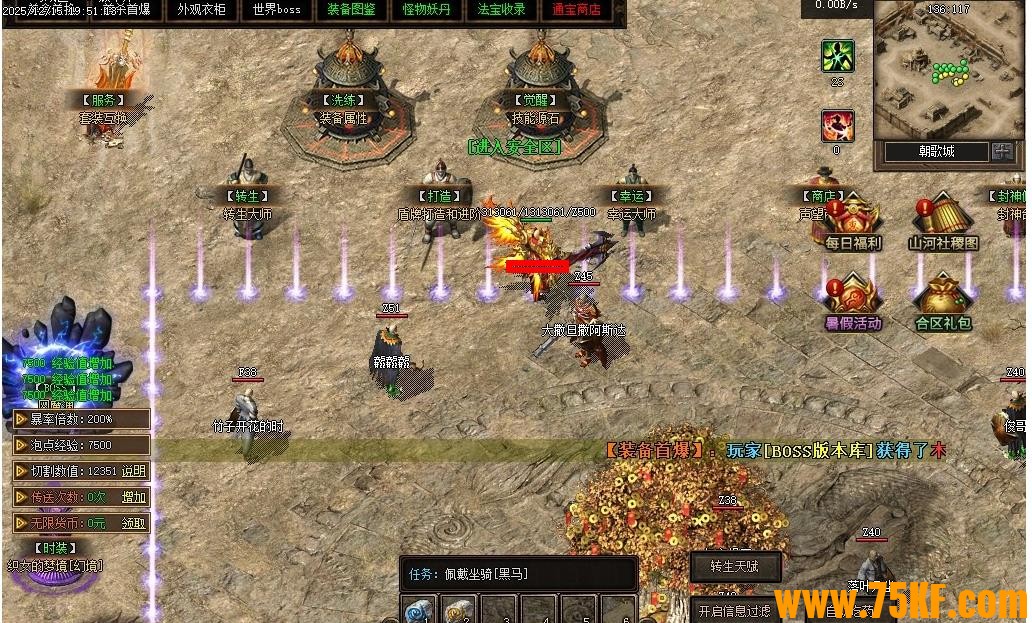Expand the map with the button beside 朝歌城
The image size is (1032, 623).
click(1002, 151)
